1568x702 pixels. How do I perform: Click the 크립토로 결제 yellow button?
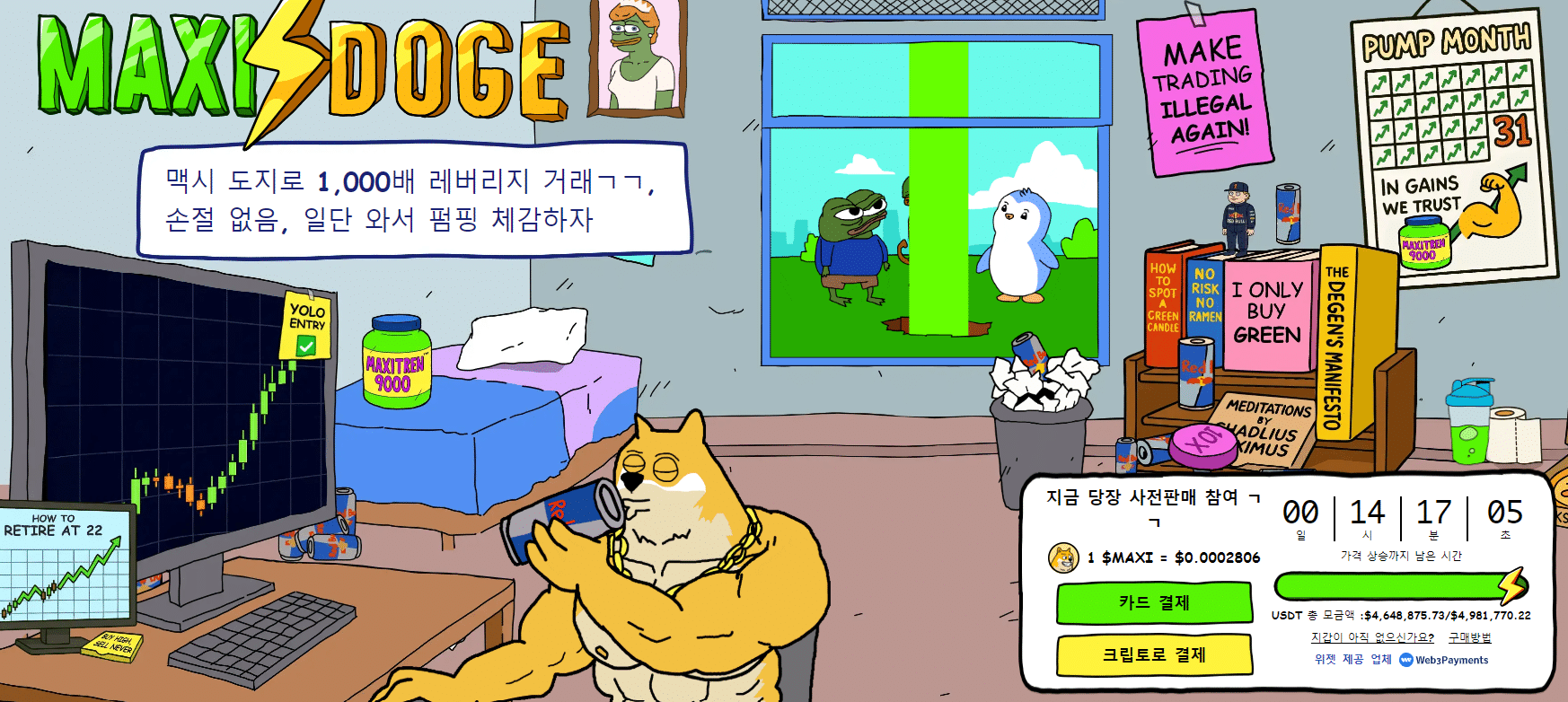tap(1155, 657)
